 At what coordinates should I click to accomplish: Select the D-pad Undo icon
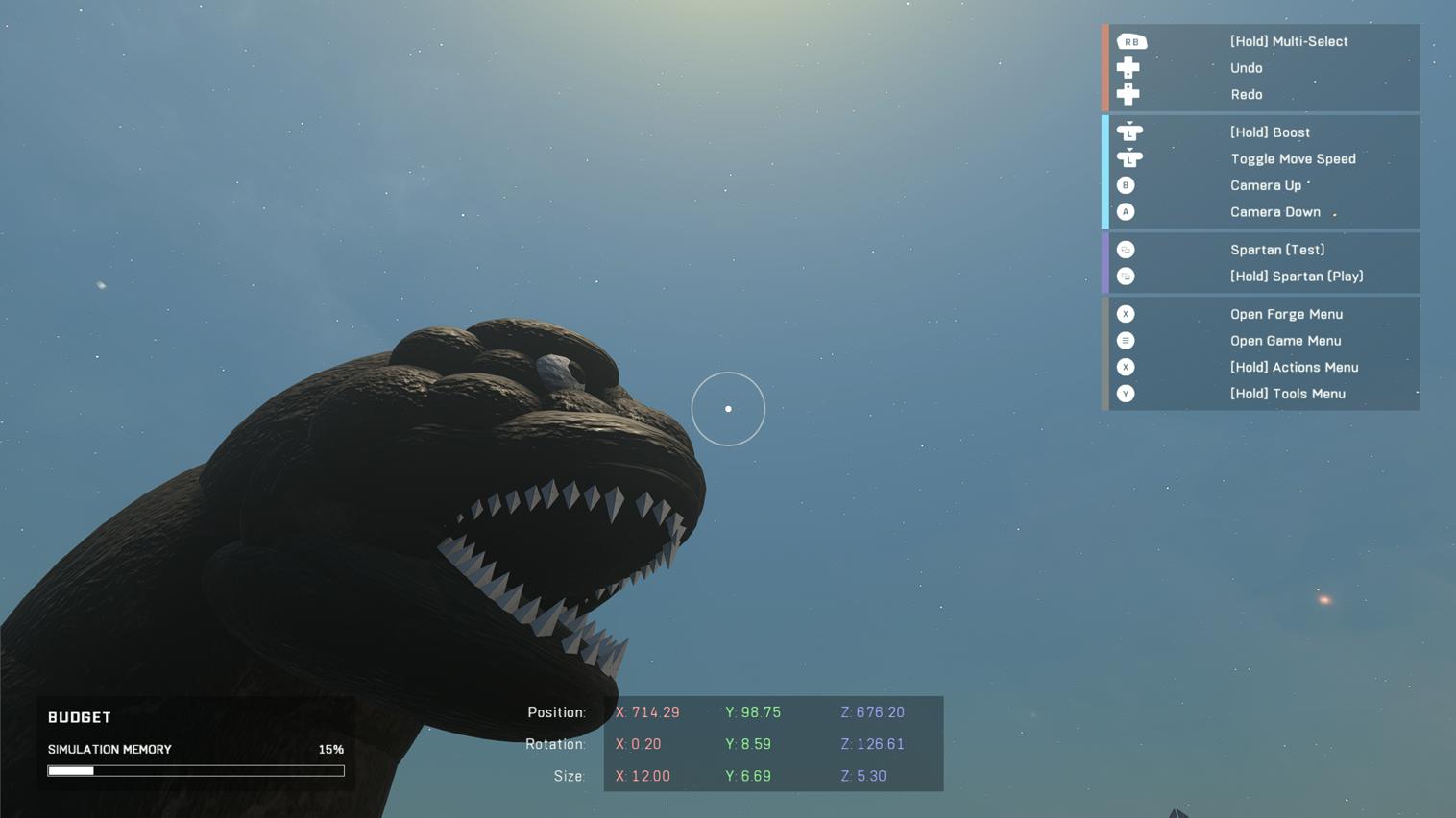coord(1128,67)
